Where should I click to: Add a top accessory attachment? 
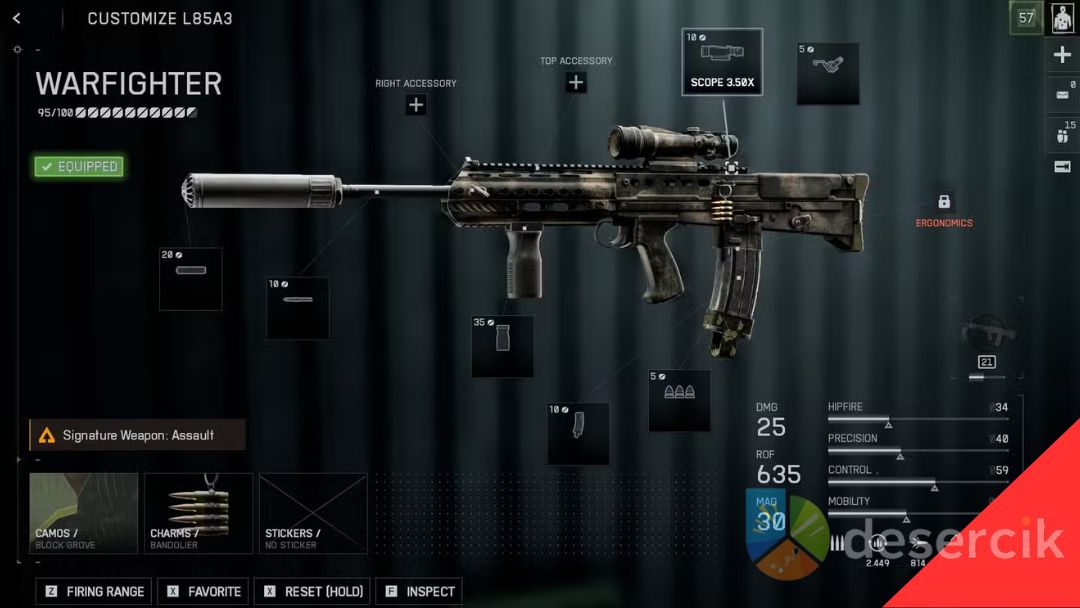576,83
